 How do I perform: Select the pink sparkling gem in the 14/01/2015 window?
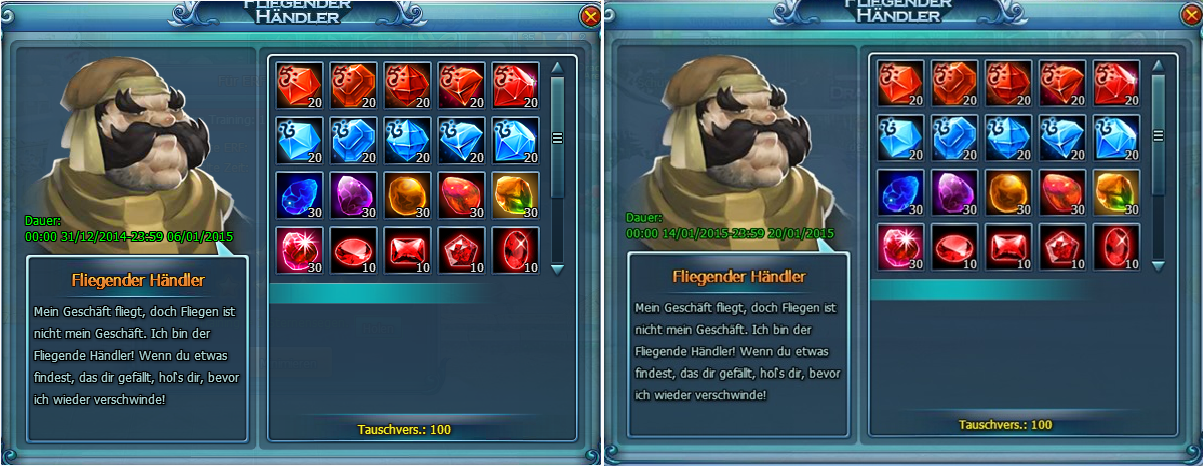pos(901,246)
